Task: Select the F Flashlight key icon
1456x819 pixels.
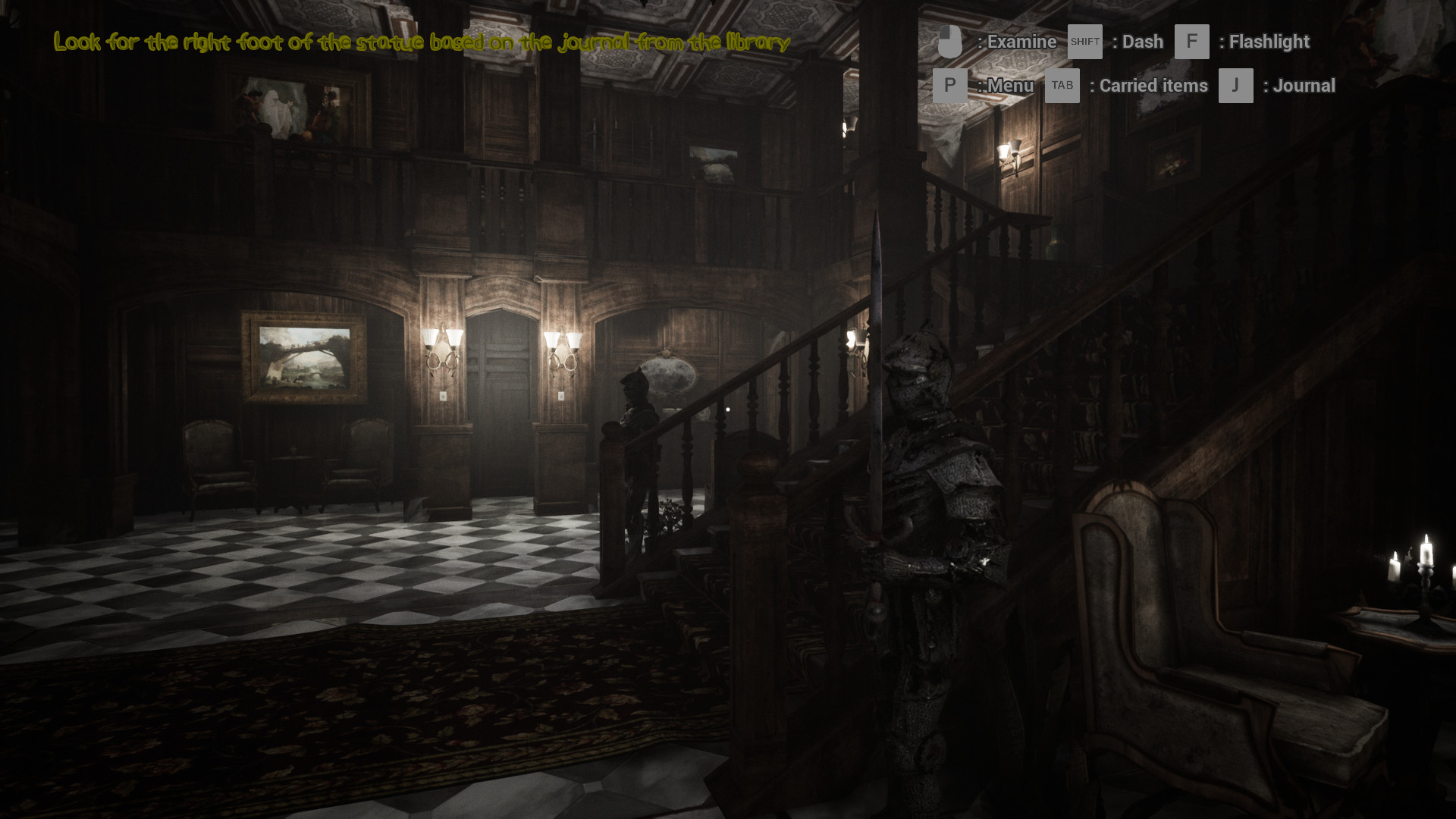Action: click(x=1192, y=42)
